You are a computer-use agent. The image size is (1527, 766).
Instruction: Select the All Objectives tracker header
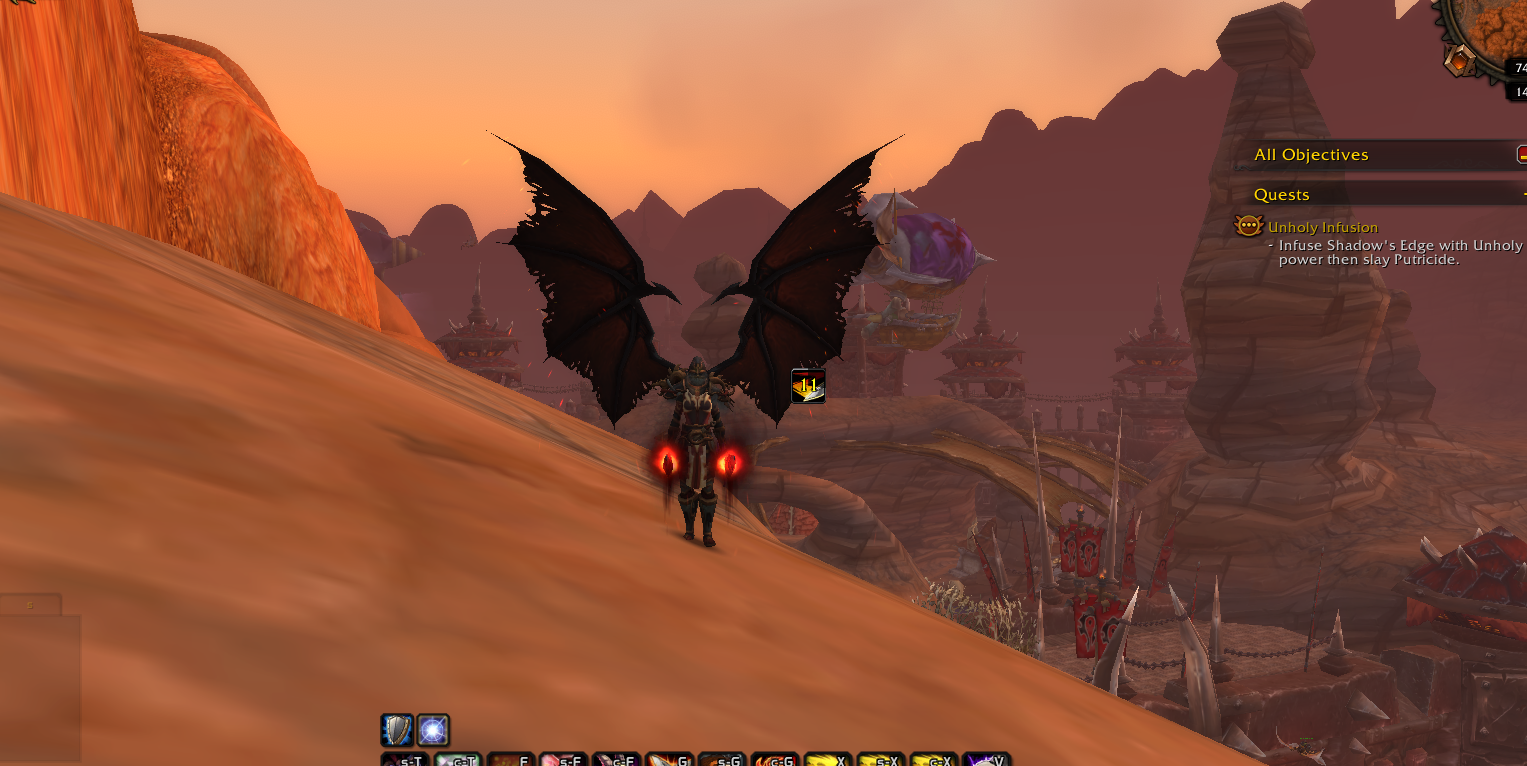pyautogui.click(x=1311, y=155)
